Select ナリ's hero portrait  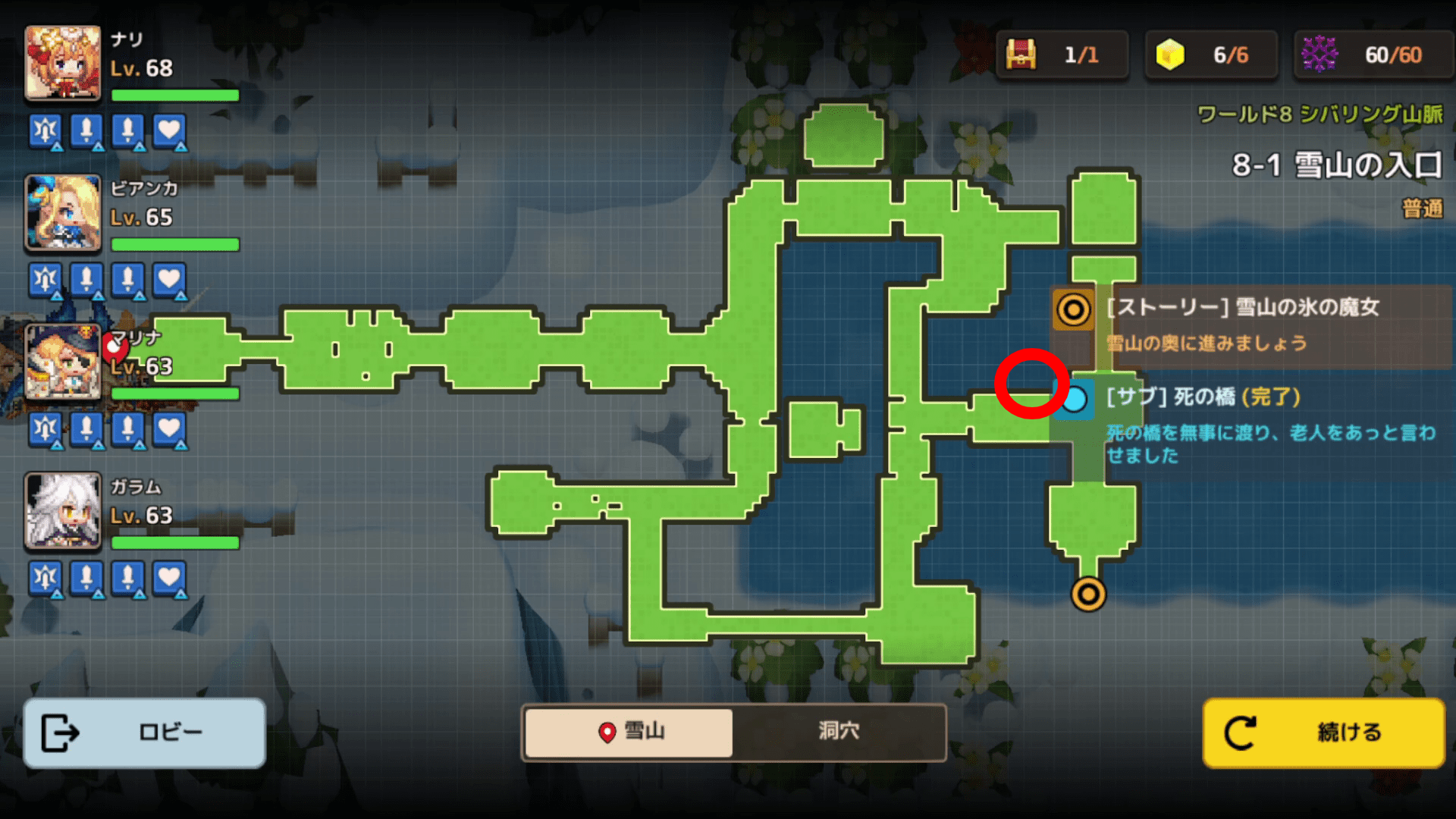[63, 64]
